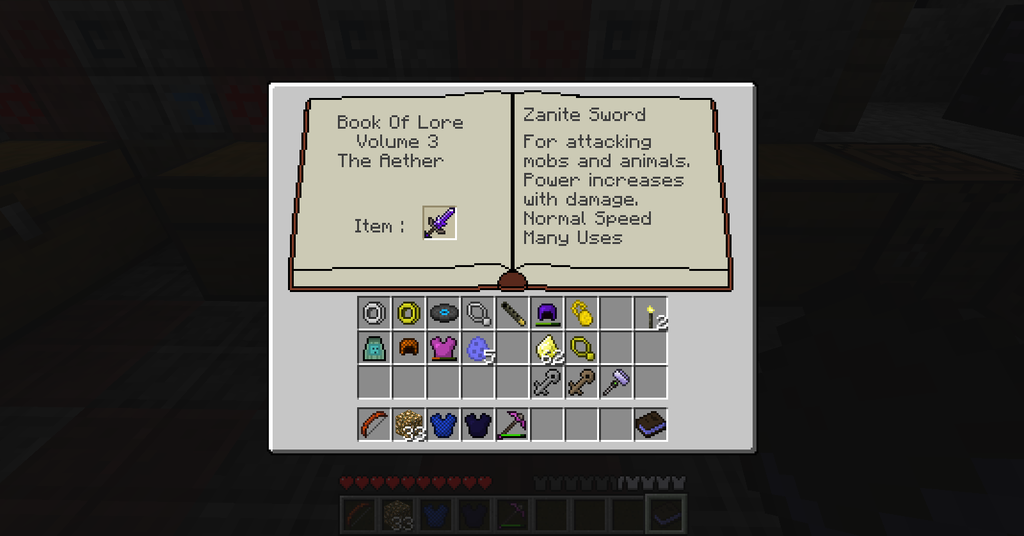
Task: Pick up the pink chestplate
Action: click(443, 348)
